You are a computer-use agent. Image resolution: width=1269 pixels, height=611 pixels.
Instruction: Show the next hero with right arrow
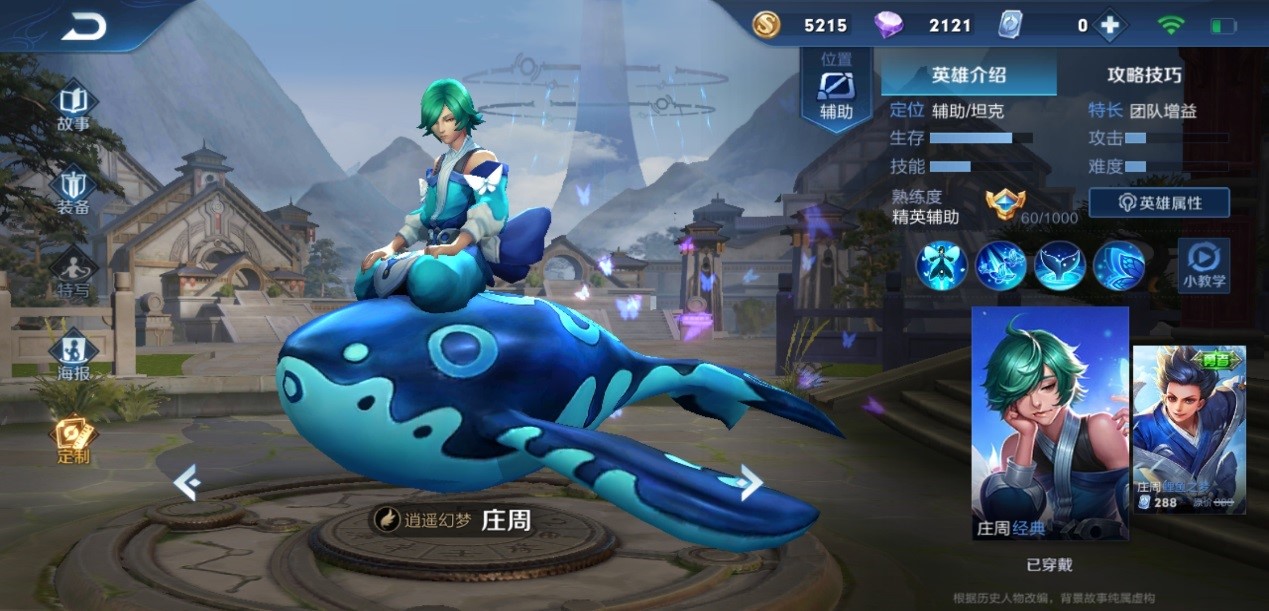(750, 482)
